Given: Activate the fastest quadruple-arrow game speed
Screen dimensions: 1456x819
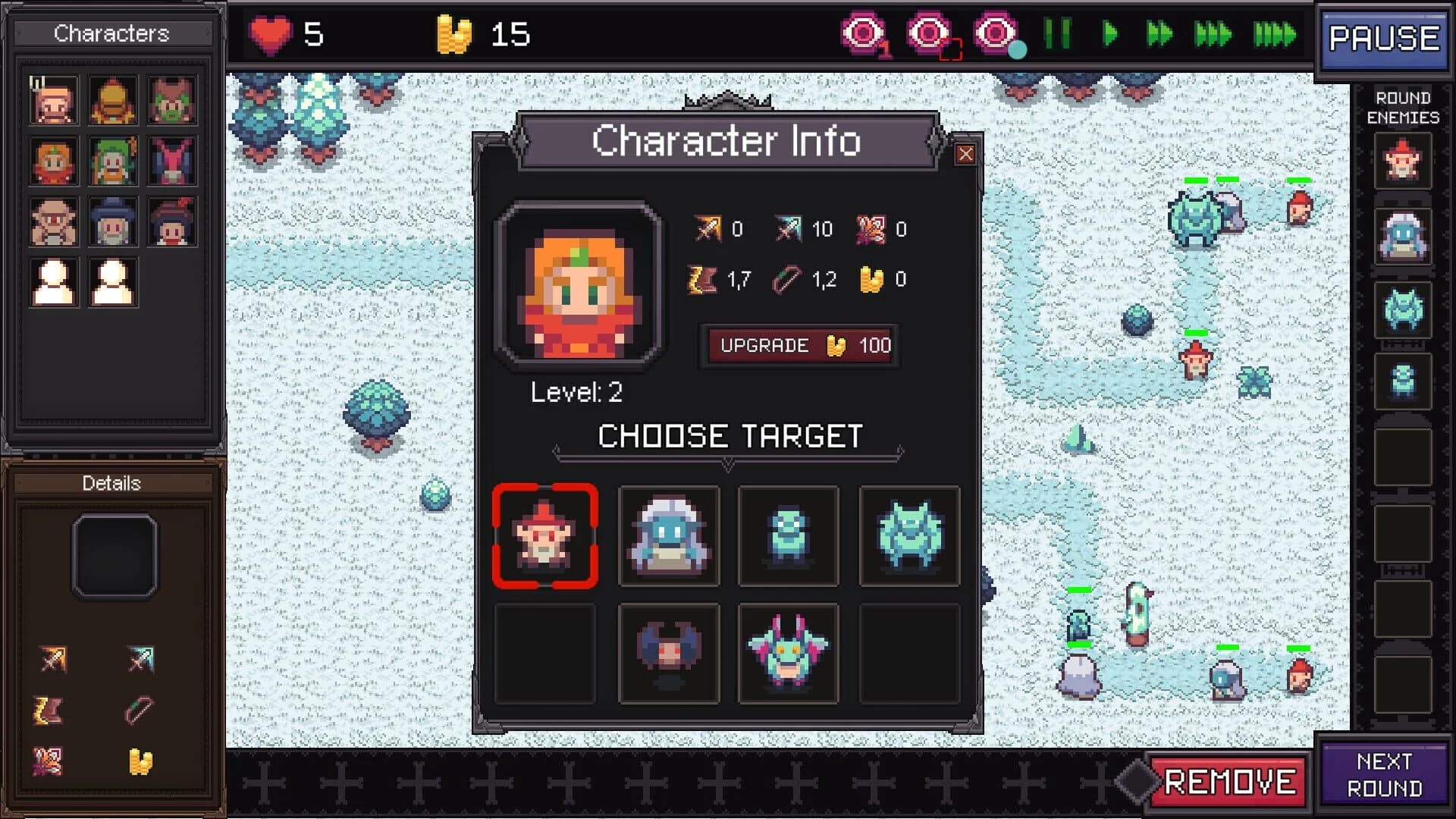Looking at the screenshot, I should [1273, 33].
